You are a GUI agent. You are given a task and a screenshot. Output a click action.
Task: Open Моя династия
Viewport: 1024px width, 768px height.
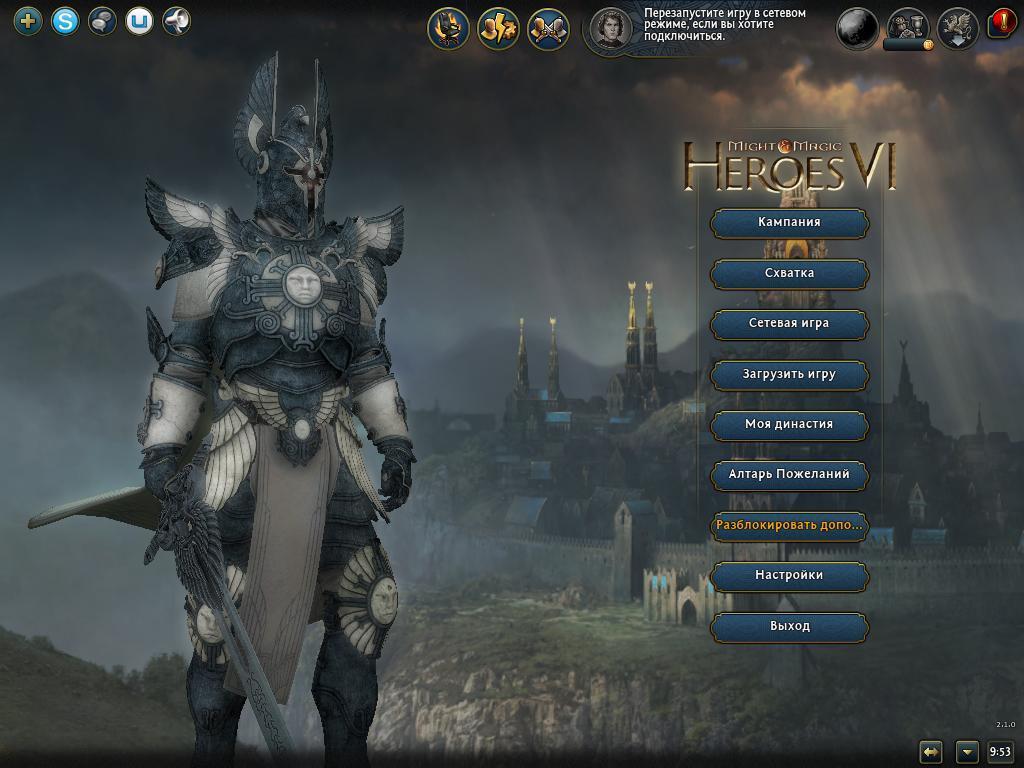pos(789,424)
